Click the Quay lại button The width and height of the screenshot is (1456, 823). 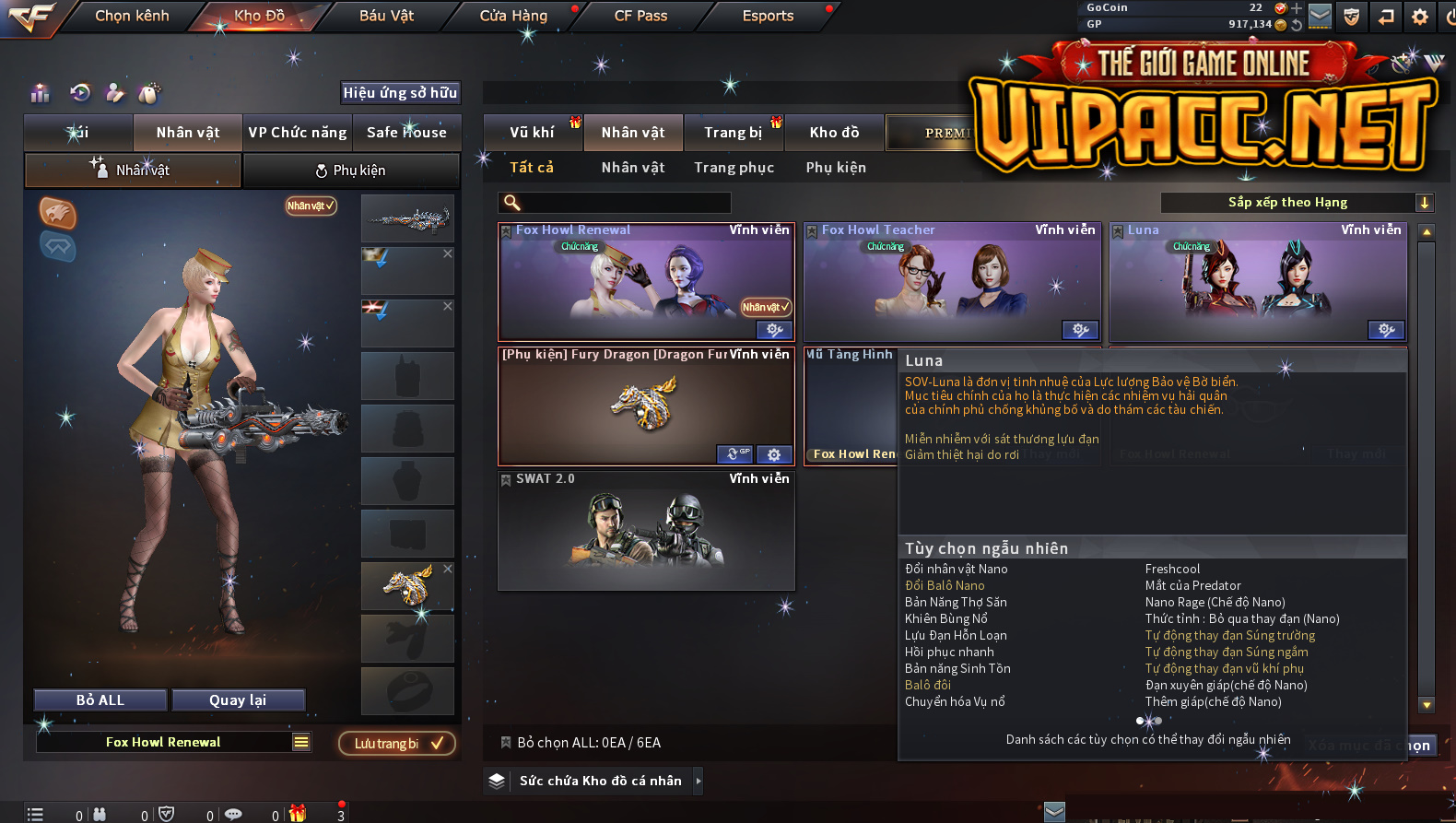238,700
